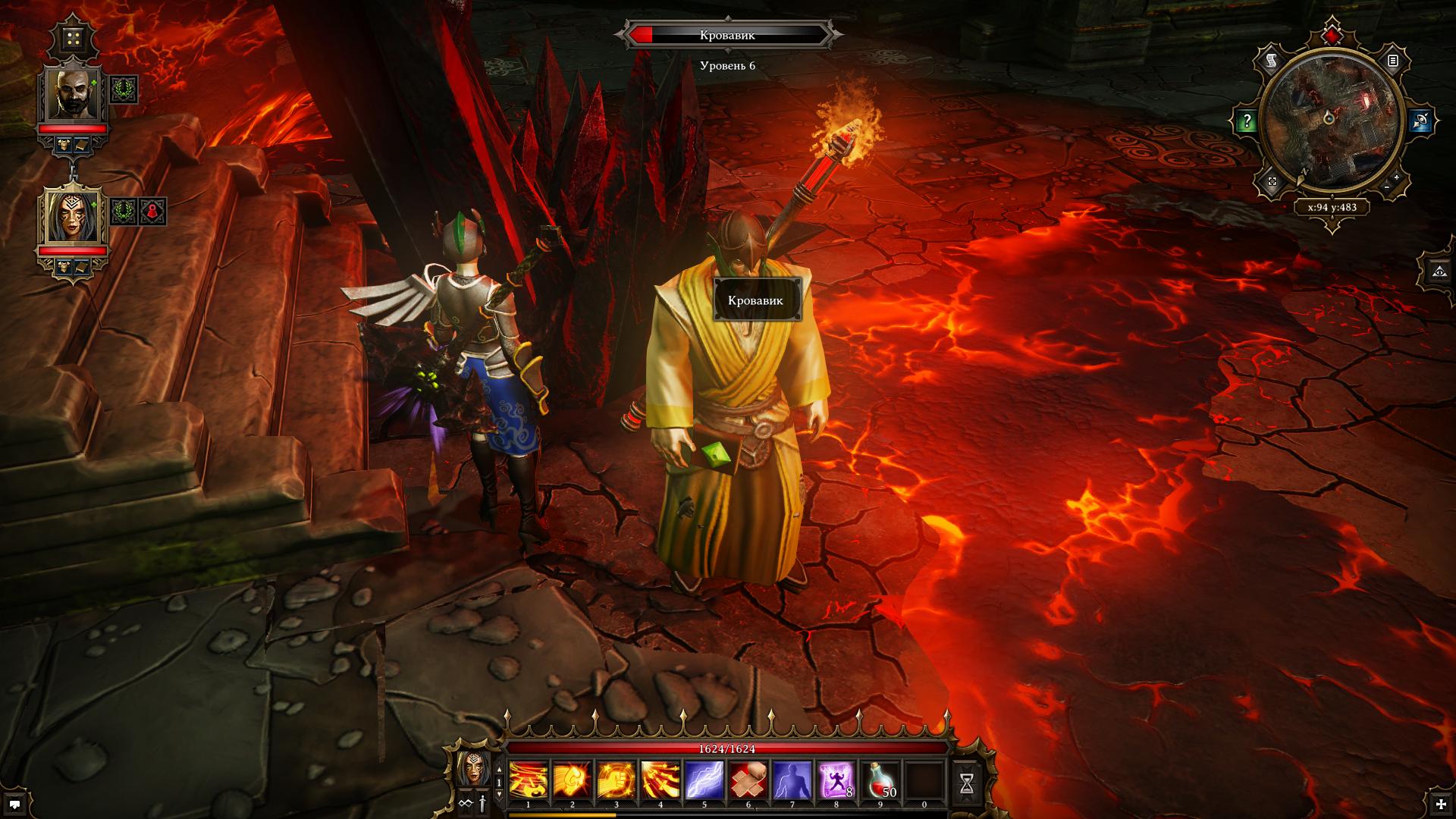Drink the red potion in slot 9
The height and width of the screenshot is (819, 1456).
(880, 780)
